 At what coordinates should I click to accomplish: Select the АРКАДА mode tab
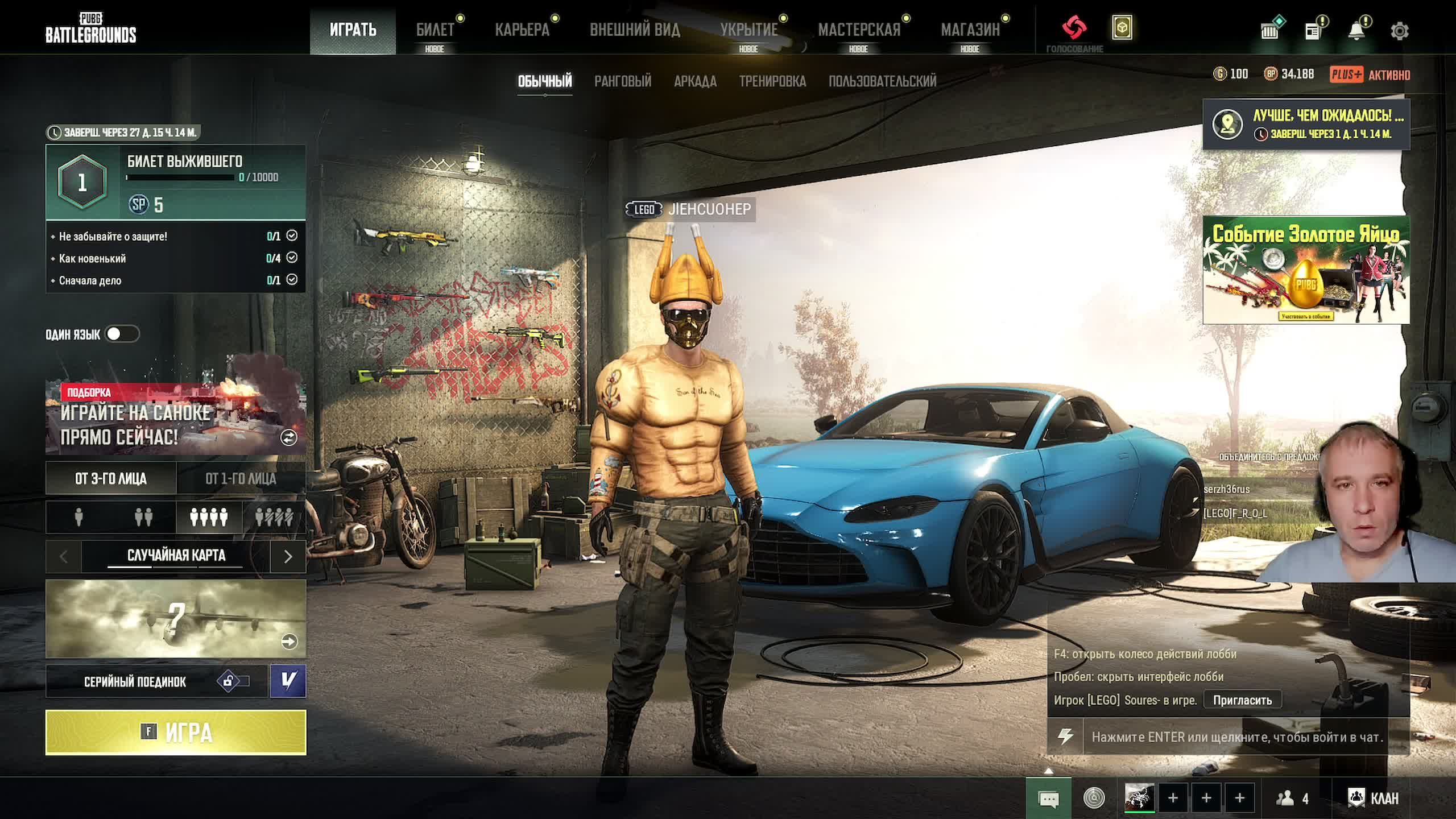point(695,81)
